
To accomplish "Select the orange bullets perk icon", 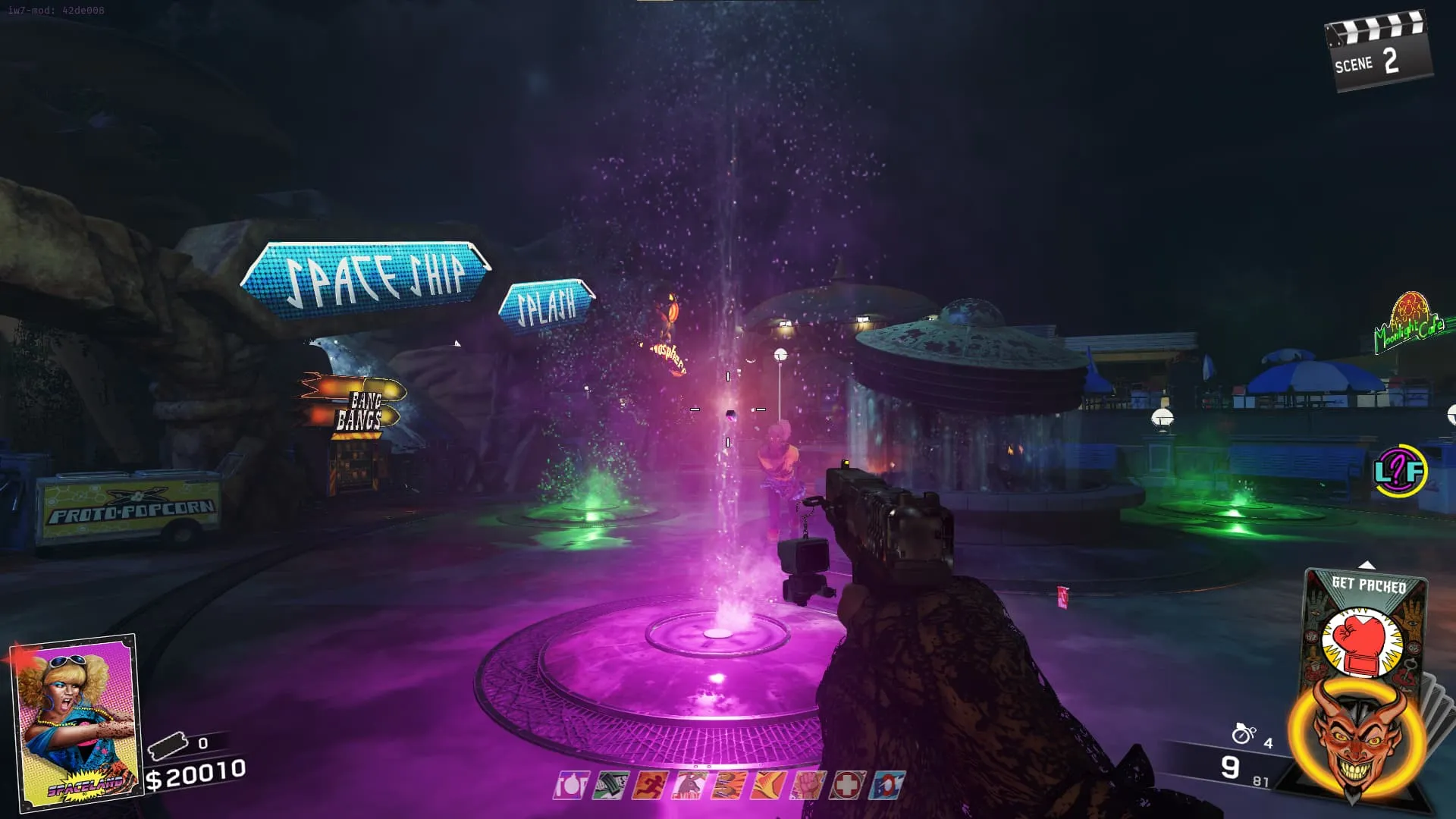I will pyautogui.click(x=728, y=786).
